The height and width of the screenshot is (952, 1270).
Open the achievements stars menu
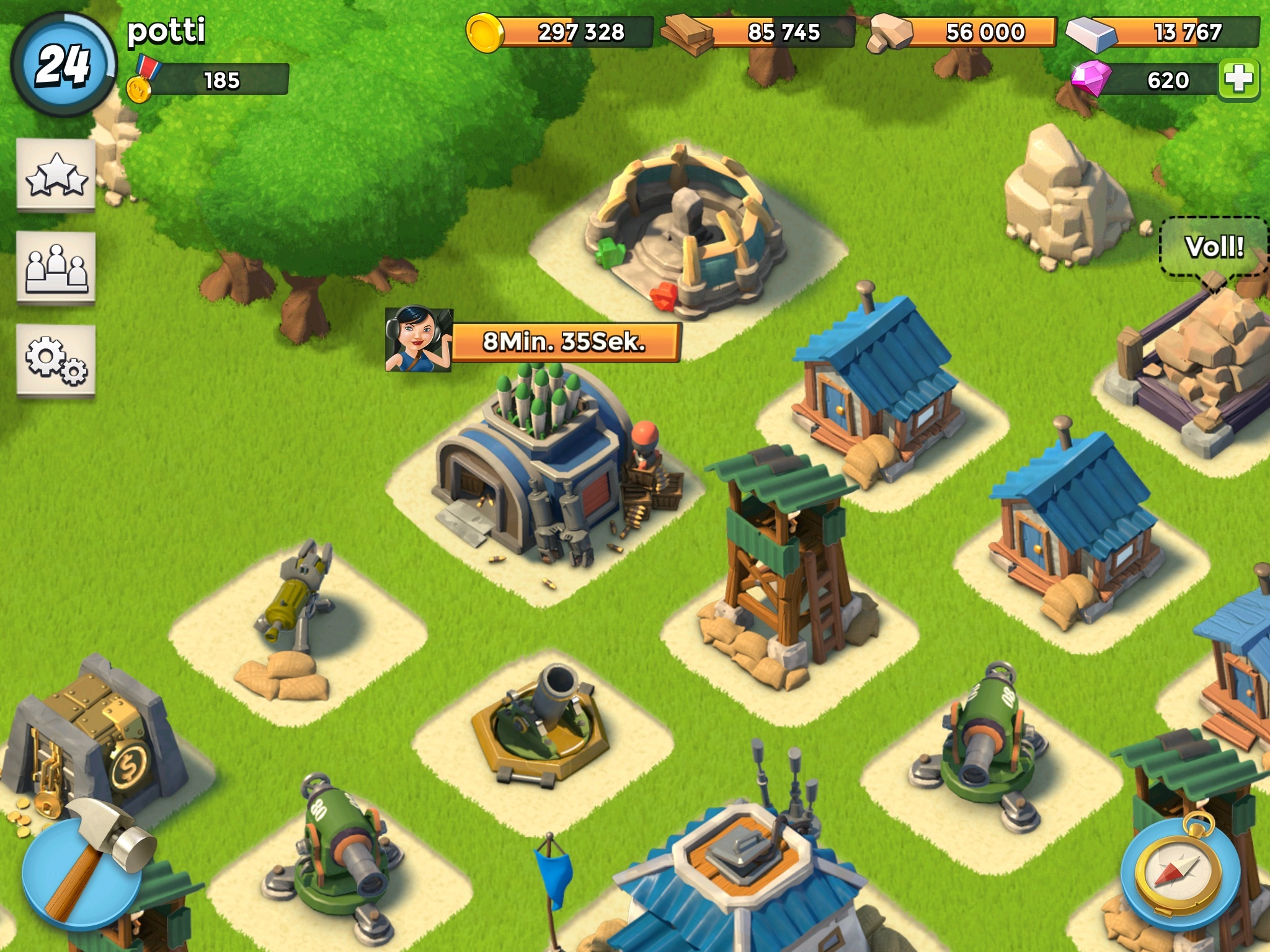(56, 175)
